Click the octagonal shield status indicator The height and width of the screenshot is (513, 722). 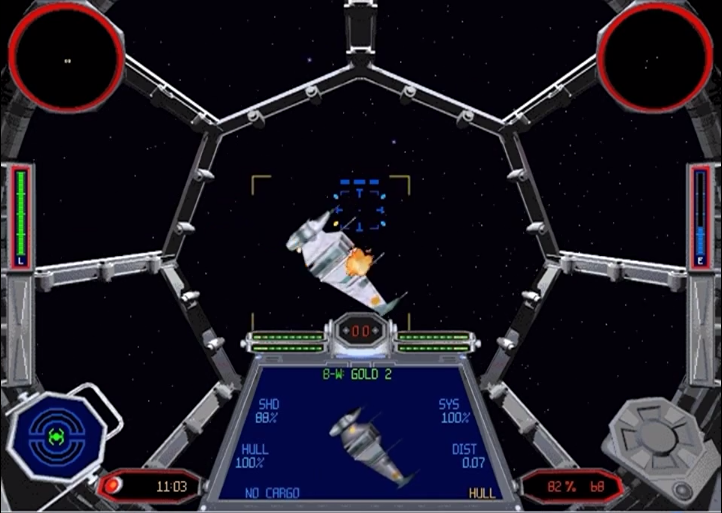55,437
